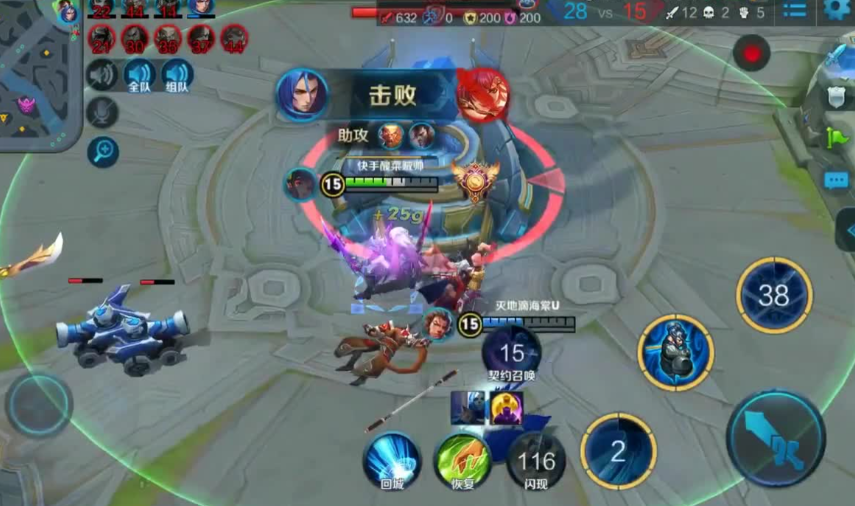Send the green flag signal
Screen dimensions: 855x506
[x=838, y=136]
